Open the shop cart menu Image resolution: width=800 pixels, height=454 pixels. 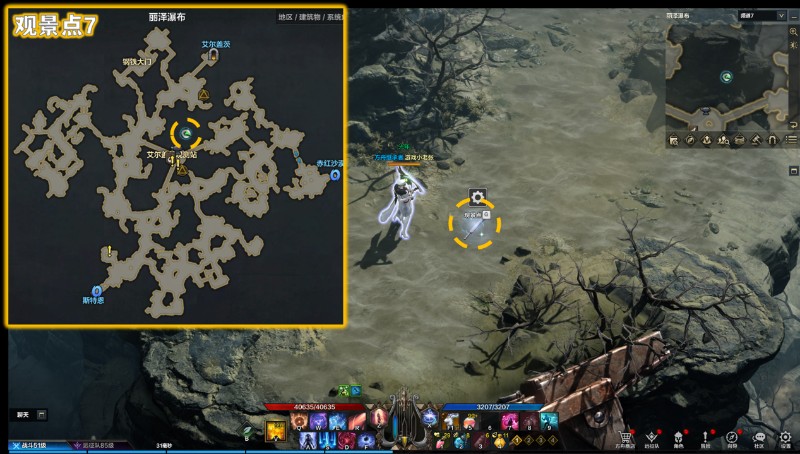click(626, 437)
